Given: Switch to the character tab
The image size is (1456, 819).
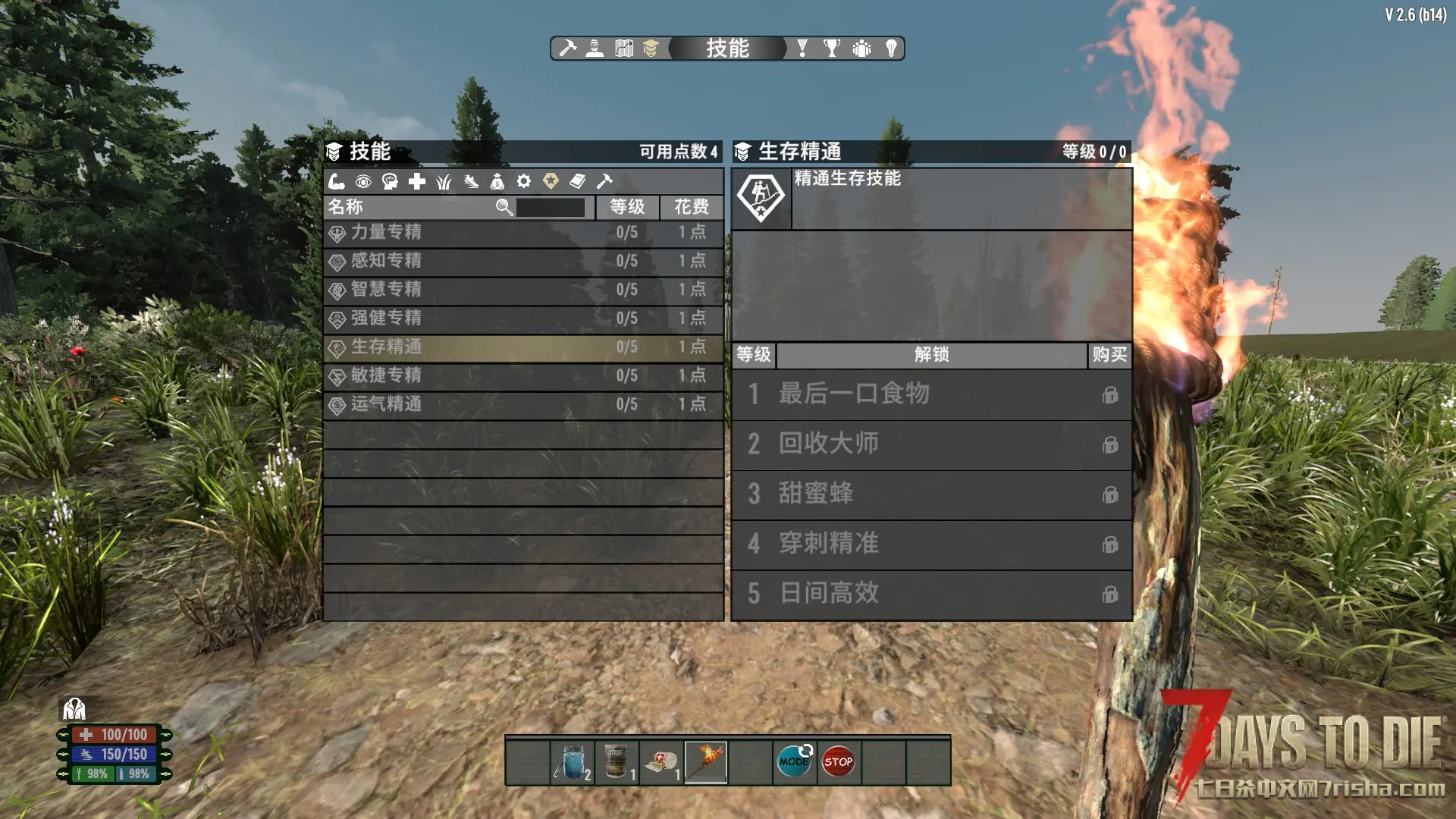Looking at the screenshot, I should [x=595, y=49].
